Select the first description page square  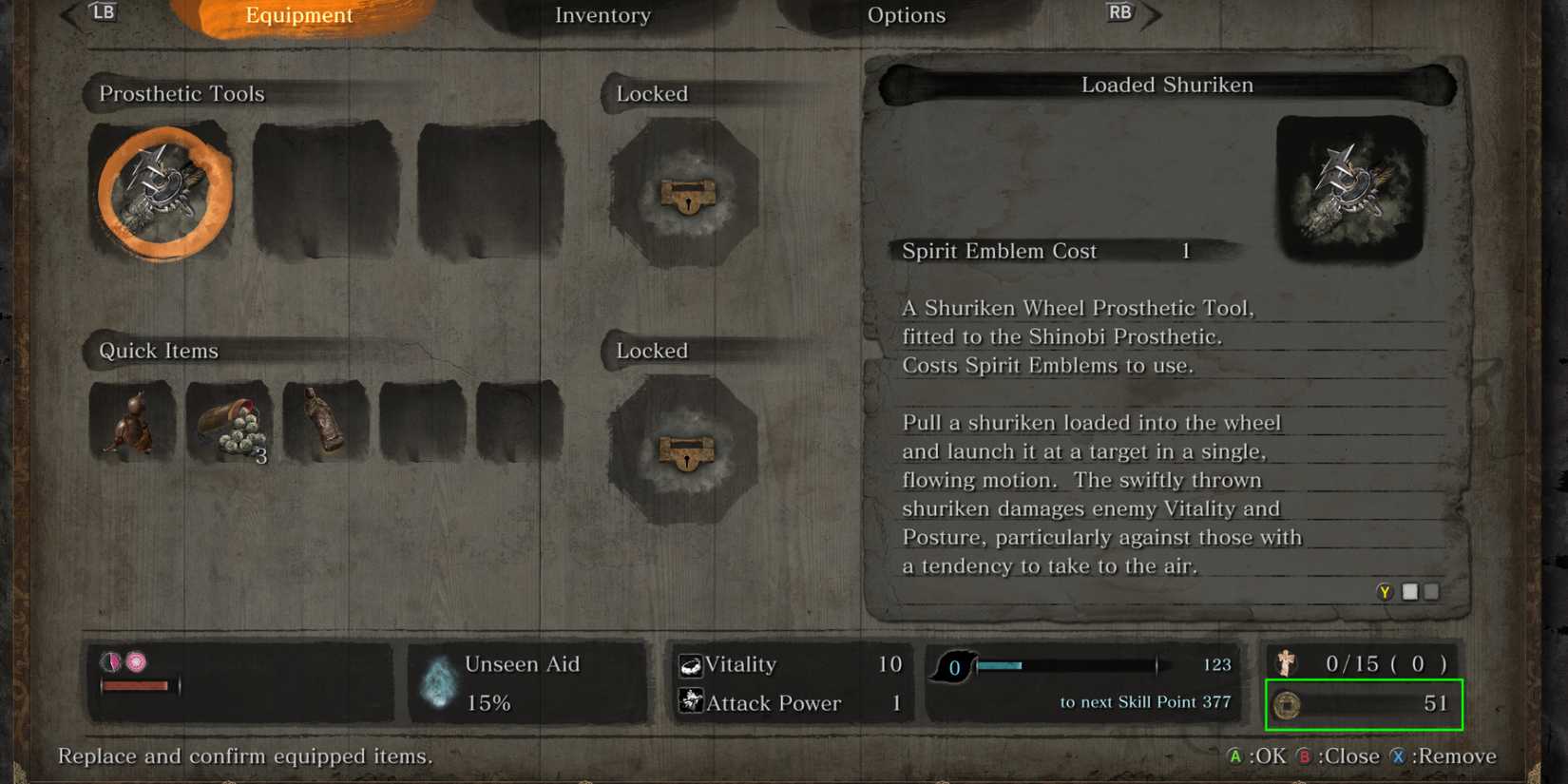click(1409, 591)
